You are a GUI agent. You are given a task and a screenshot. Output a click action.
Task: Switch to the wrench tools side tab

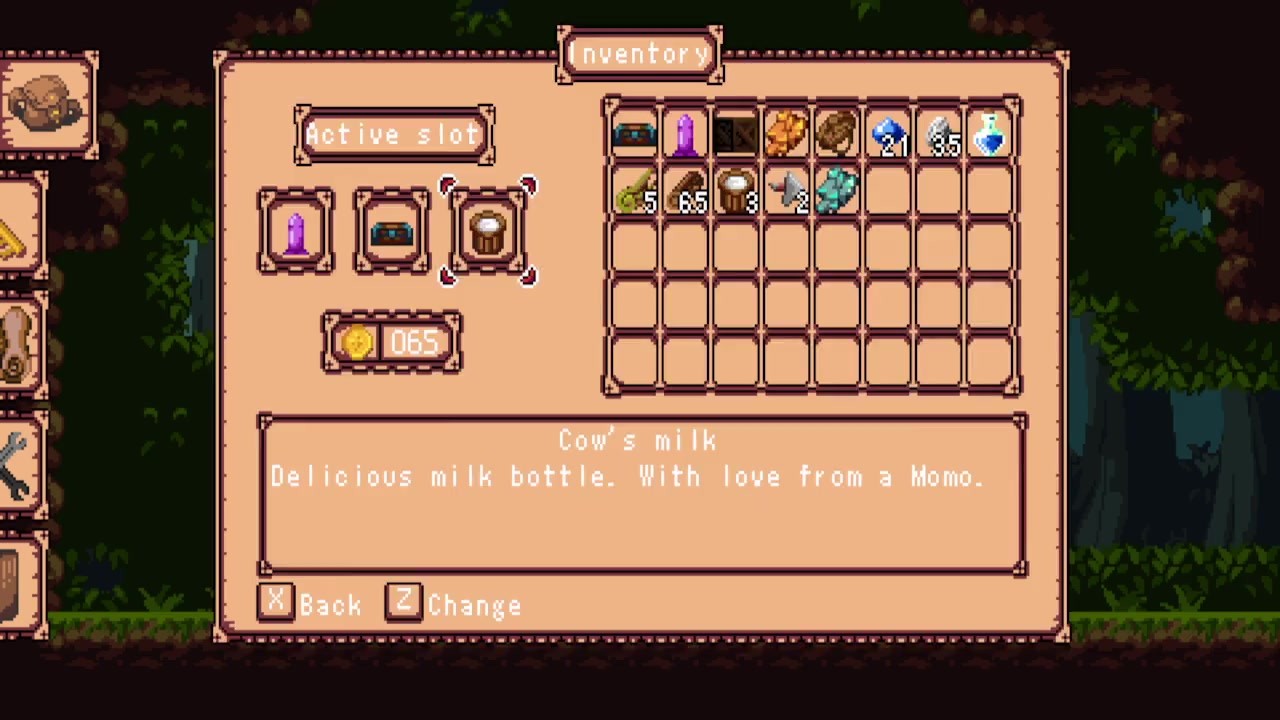click(18, 465)
